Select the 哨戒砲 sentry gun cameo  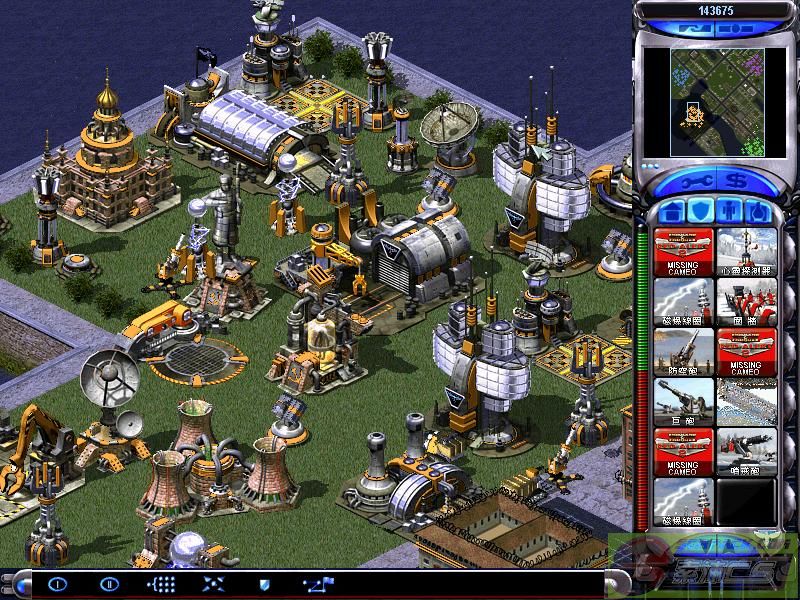click(x=747, y=451)
